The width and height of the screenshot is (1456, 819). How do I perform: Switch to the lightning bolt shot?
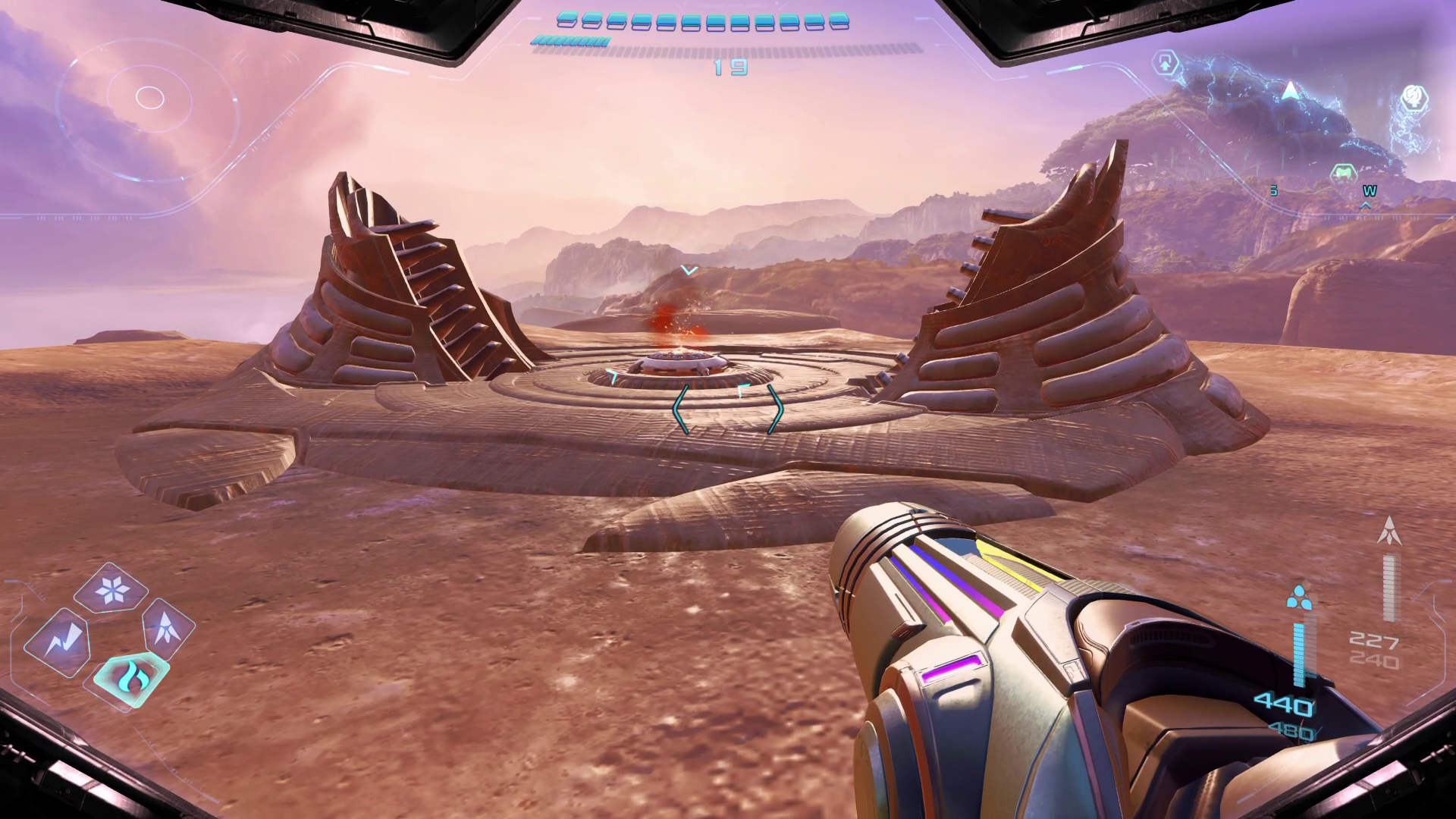point(58,642)
